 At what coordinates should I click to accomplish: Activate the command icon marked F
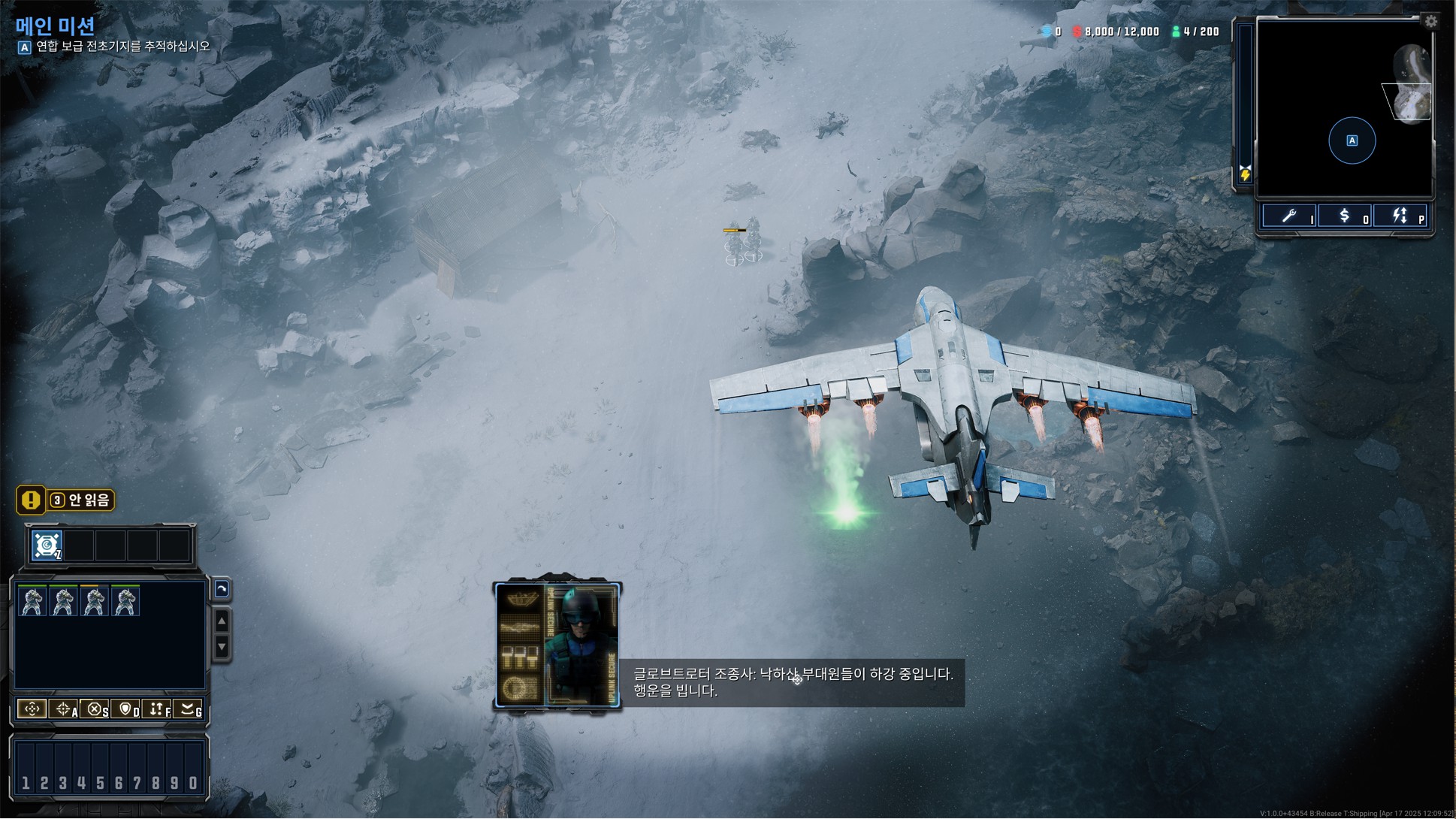pos(157,709)
